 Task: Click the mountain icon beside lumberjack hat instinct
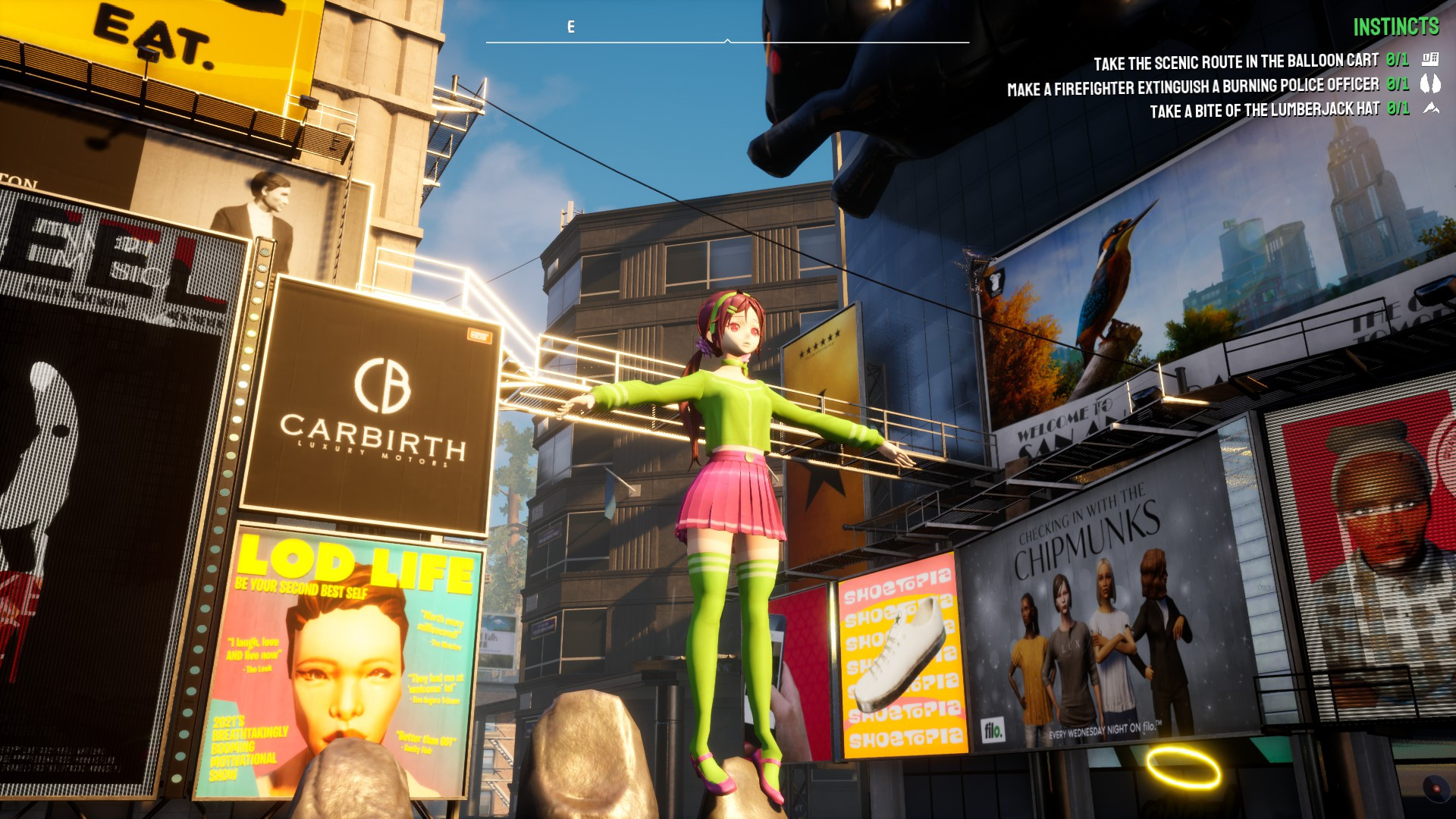tap(1431, 108)
